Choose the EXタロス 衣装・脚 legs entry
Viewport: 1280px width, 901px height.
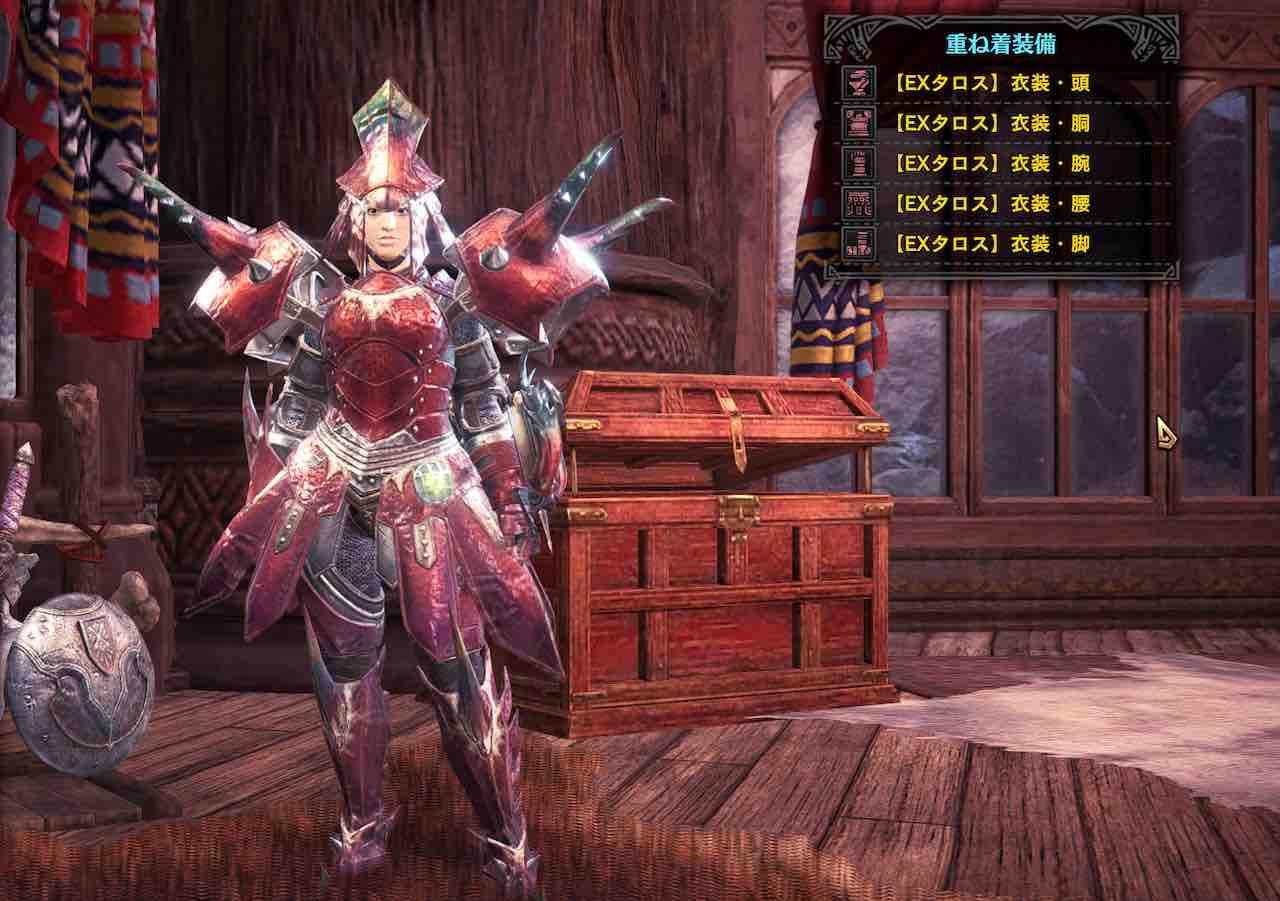pyautogui.click(x=991, y=243)
